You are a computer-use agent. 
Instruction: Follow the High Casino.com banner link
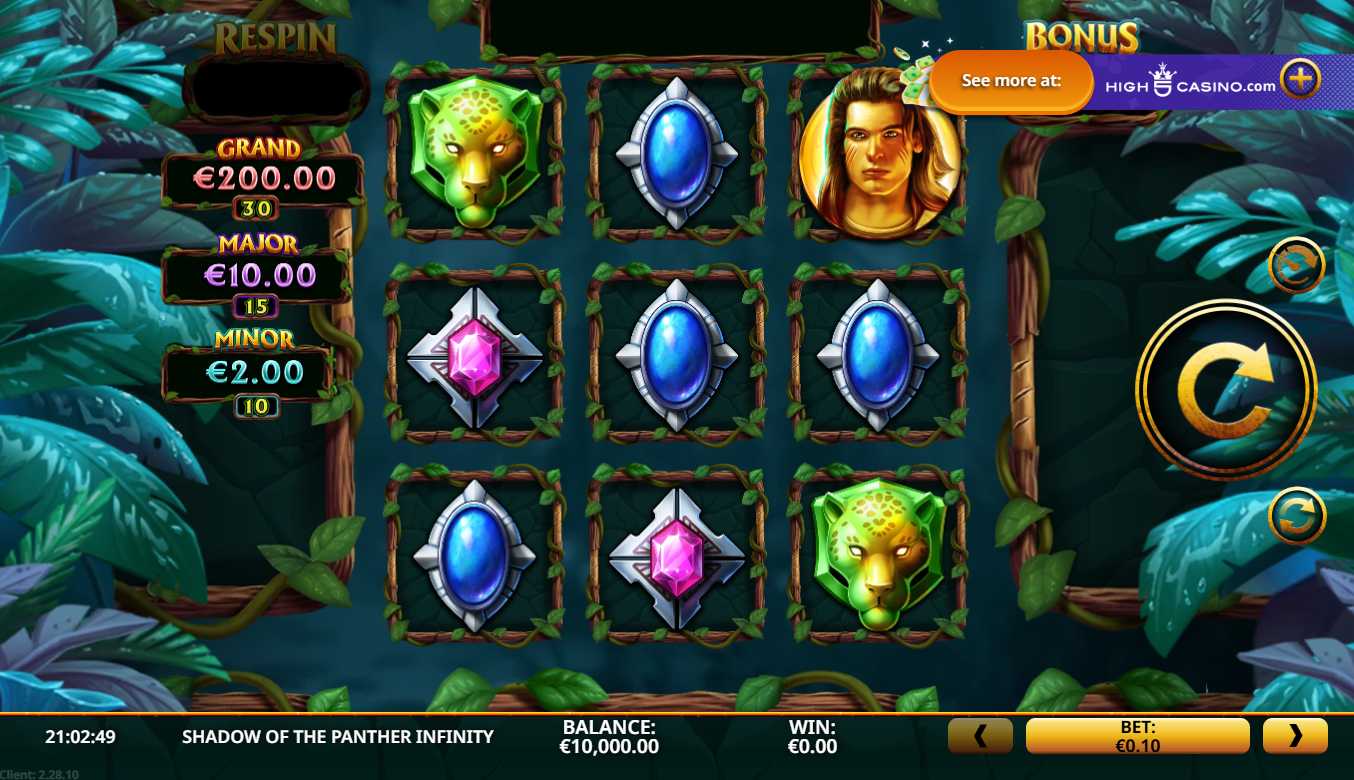(x=1190, y=83)
